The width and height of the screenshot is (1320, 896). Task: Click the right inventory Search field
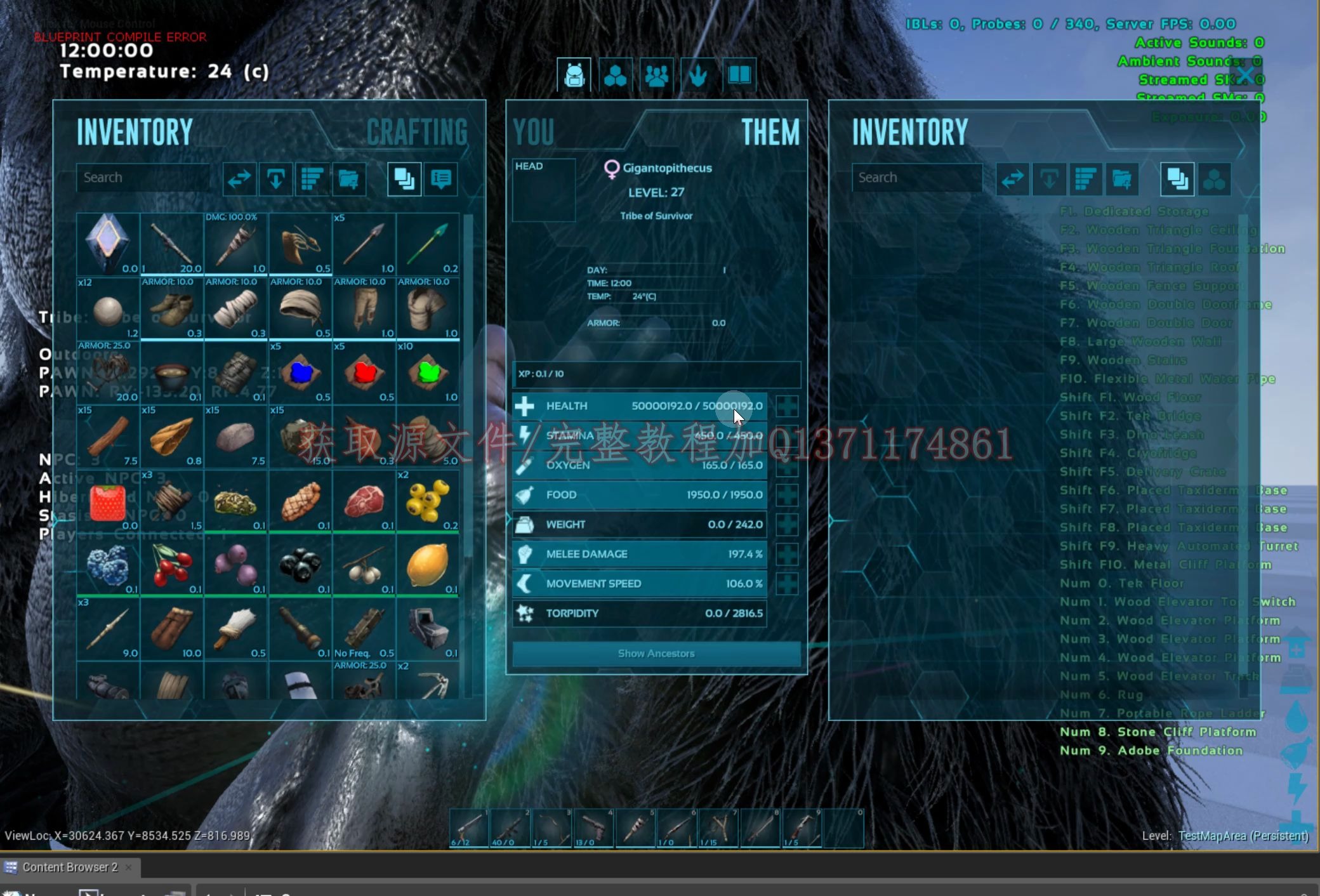917,178
